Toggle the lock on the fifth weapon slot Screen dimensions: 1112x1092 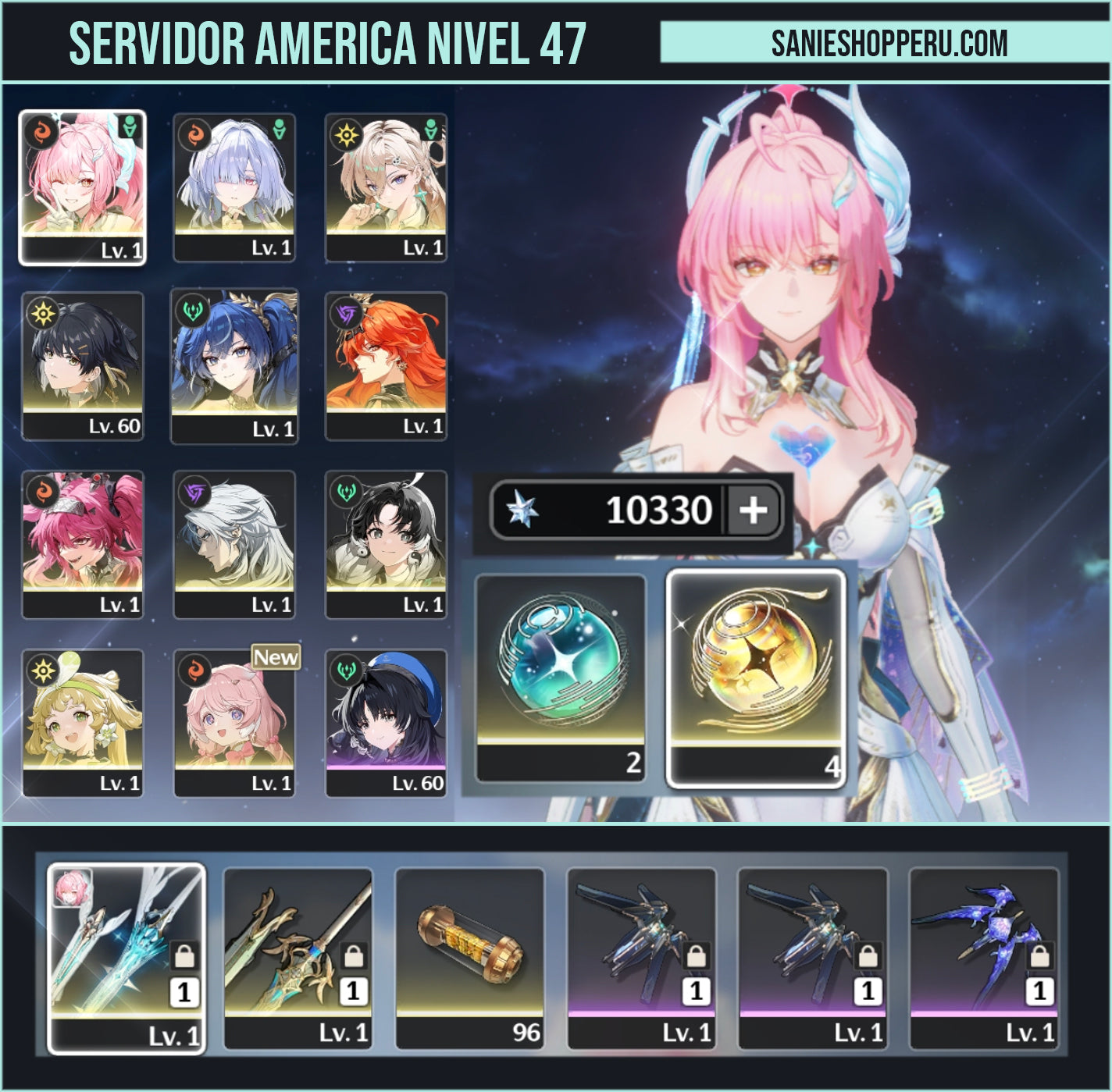point(868,956)
